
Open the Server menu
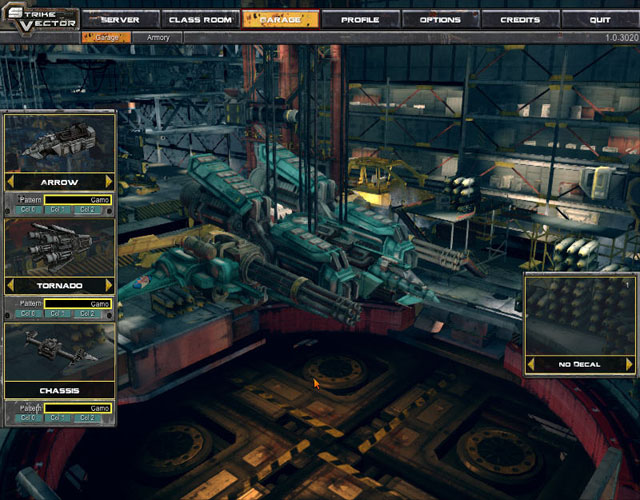coord(121,19)
